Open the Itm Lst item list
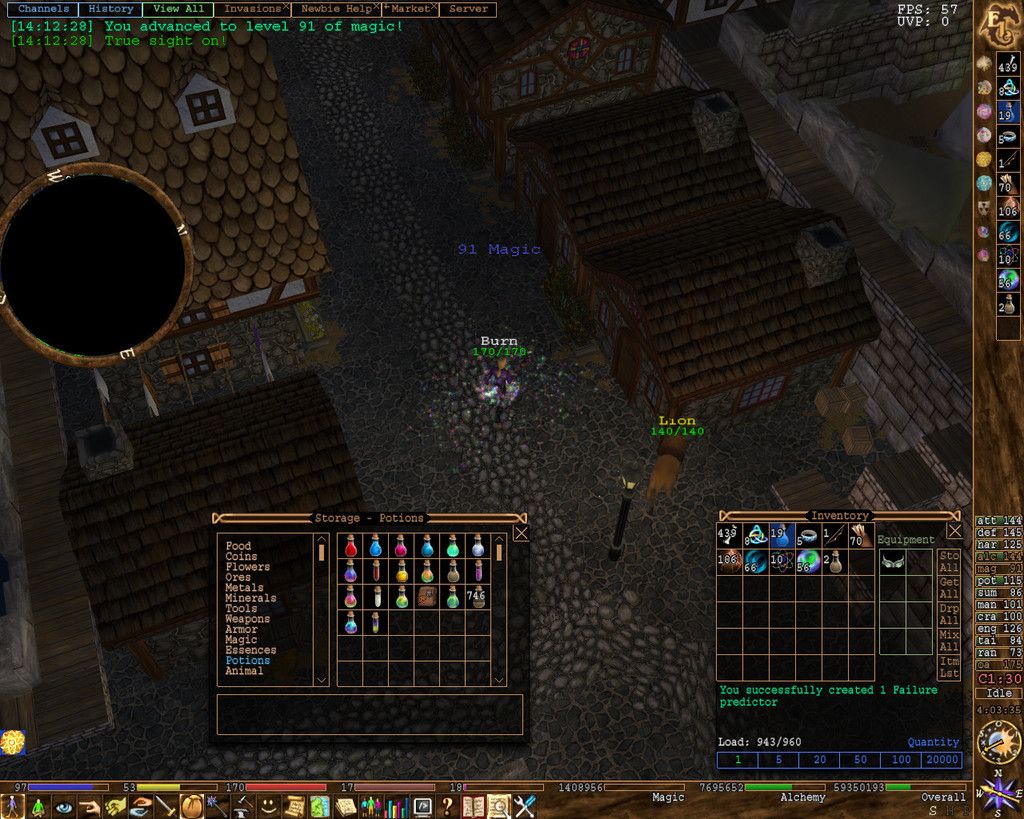Screen dimensions: 1024x819 tap(949, 667)
